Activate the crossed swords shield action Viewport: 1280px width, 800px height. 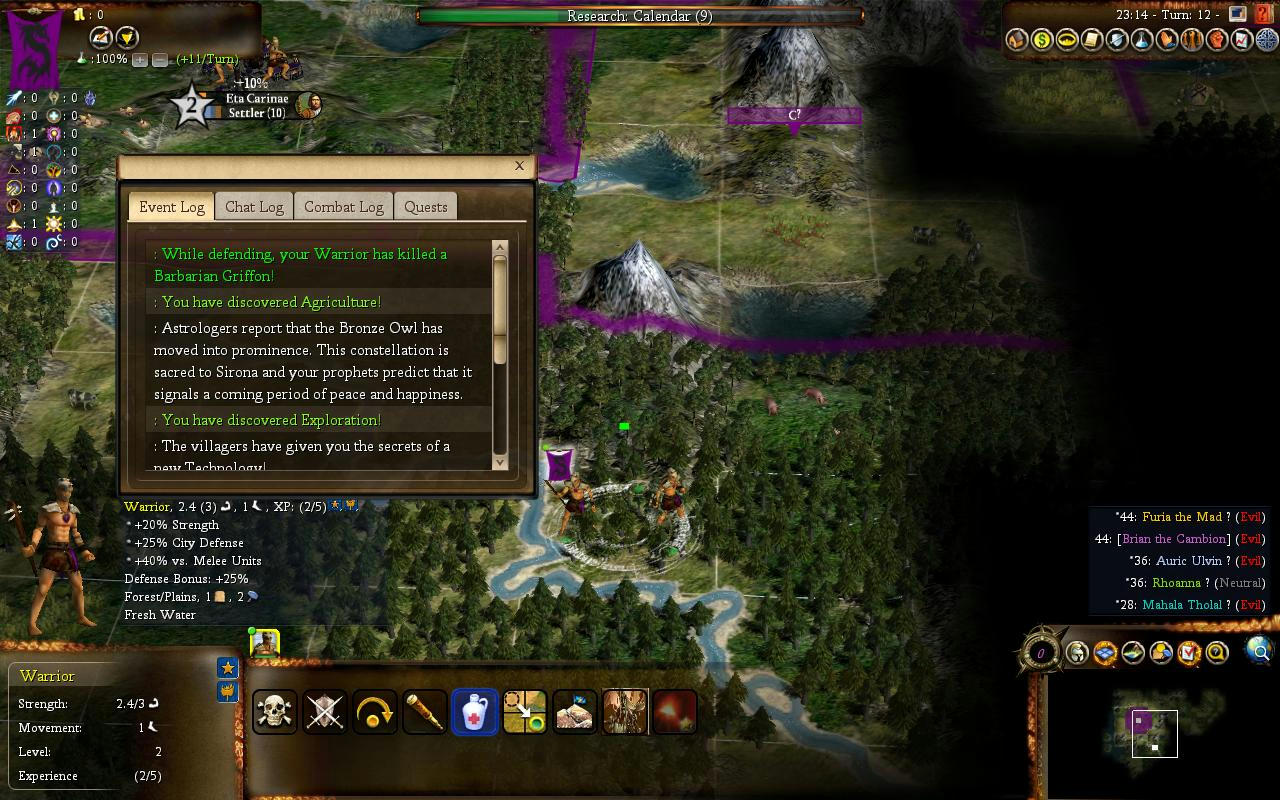click(x=325, y=712)
